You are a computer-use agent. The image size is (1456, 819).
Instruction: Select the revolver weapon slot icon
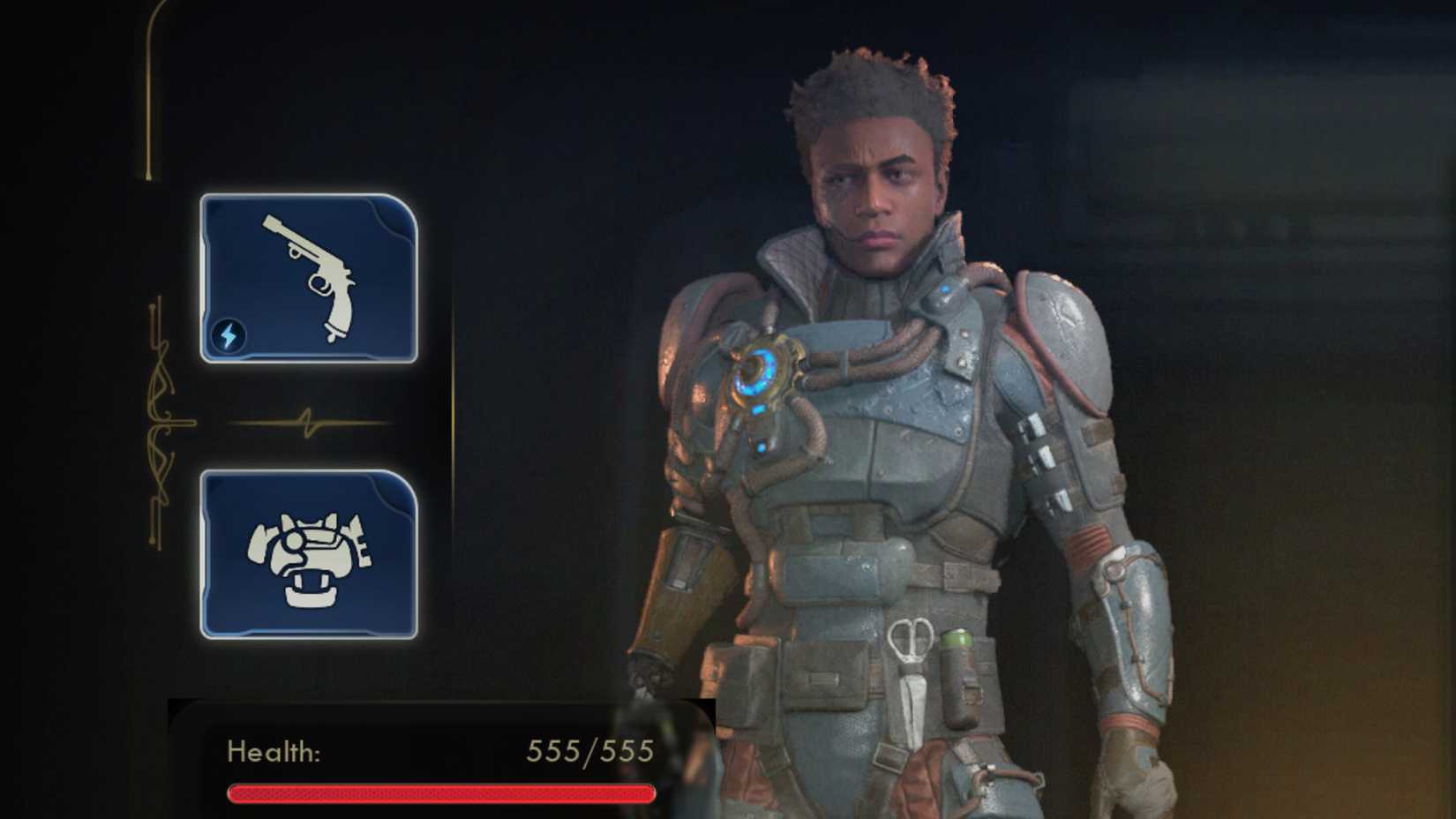pos(309,278)
